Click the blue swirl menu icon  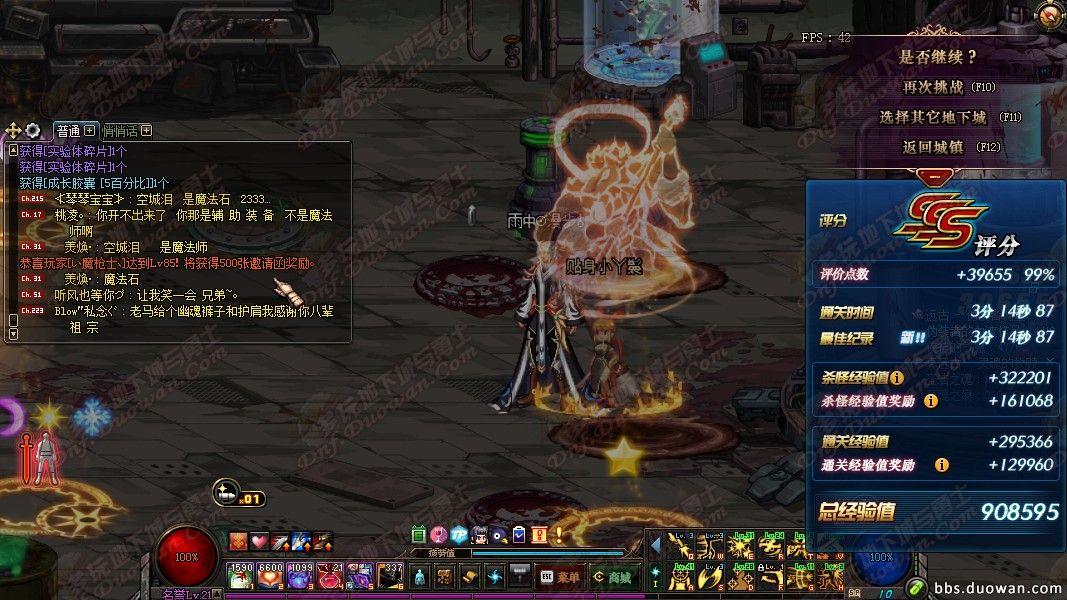point(495,577)
